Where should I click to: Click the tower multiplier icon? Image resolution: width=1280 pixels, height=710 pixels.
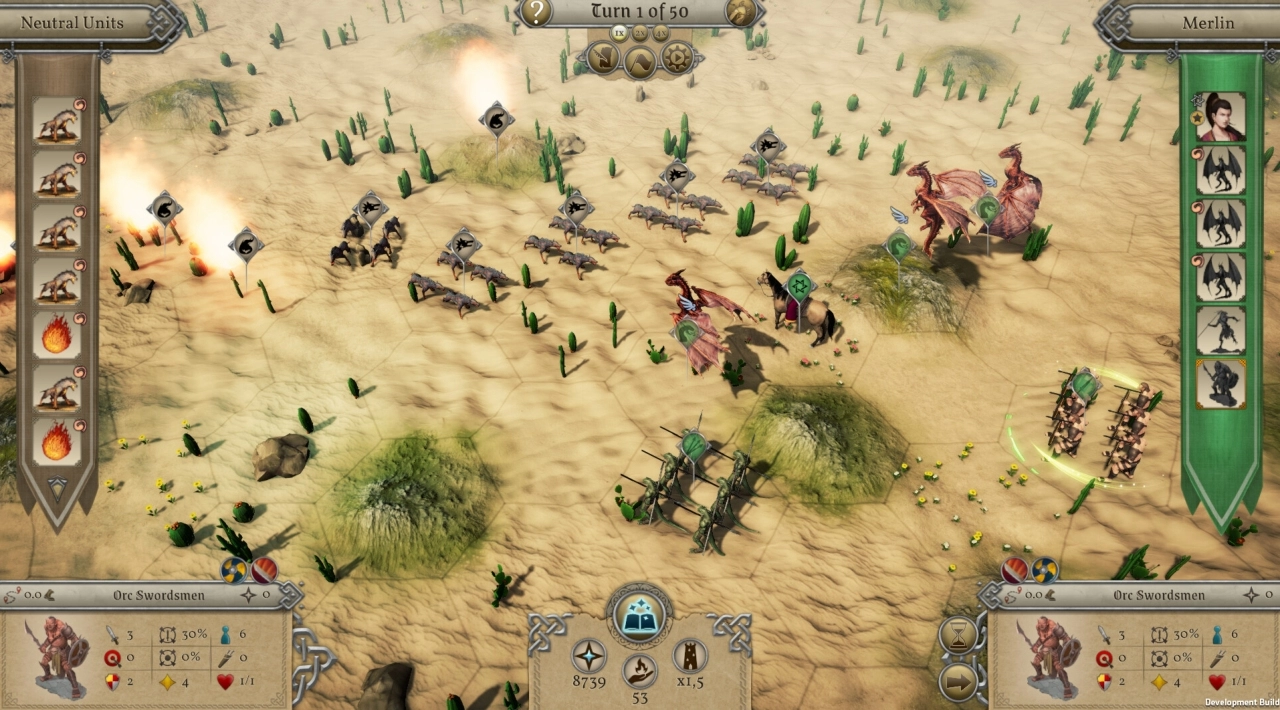(690, 657)
